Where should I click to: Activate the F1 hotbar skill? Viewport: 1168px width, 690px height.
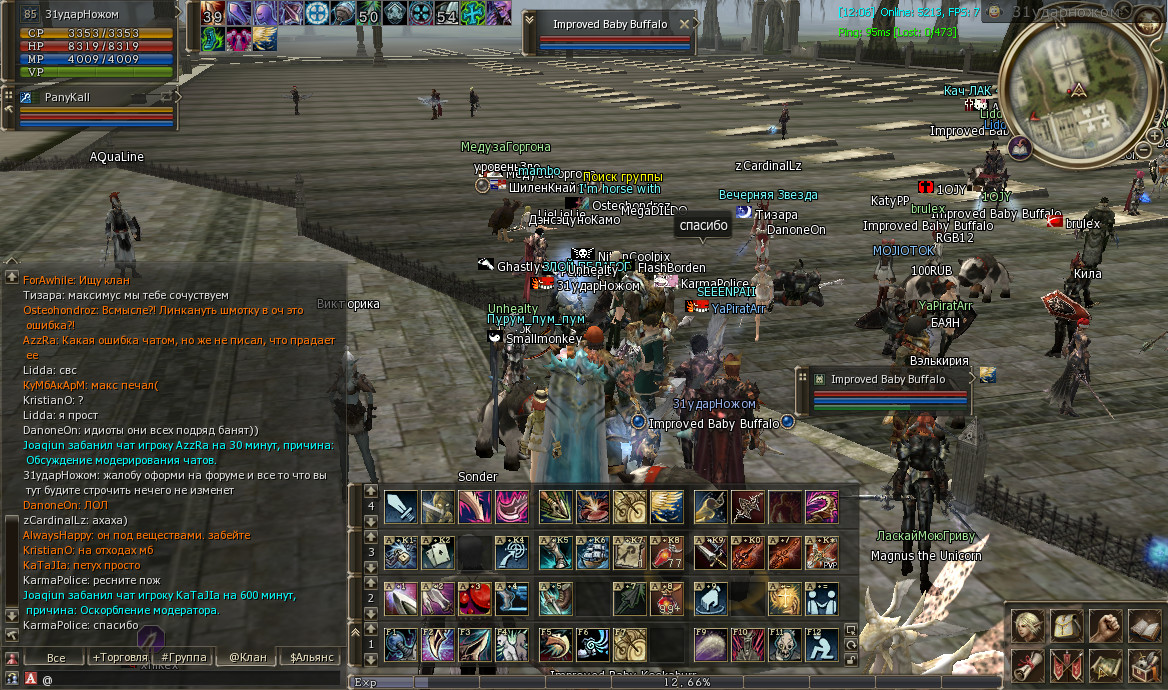point(401,645)
